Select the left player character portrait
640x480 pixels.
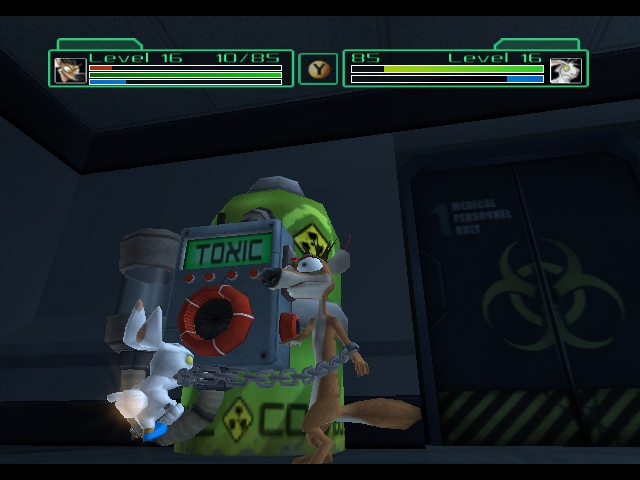70,70
